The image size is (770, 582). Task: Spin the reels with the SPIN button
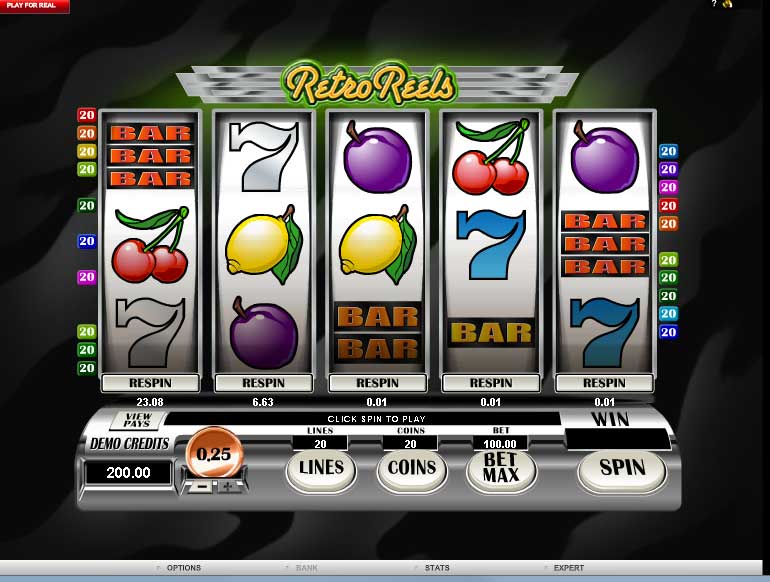[x=622, y=468]
